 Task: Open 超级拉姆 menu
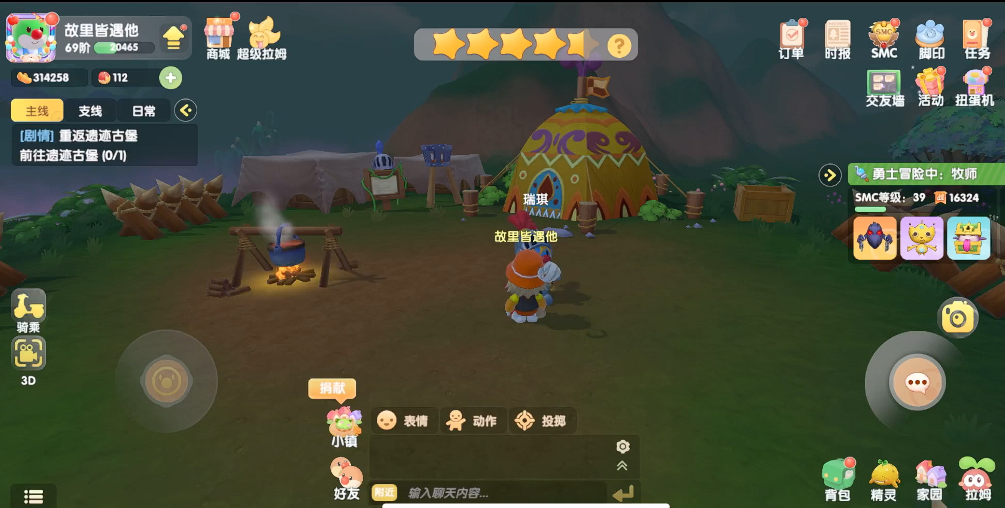[x=262, y=37]
